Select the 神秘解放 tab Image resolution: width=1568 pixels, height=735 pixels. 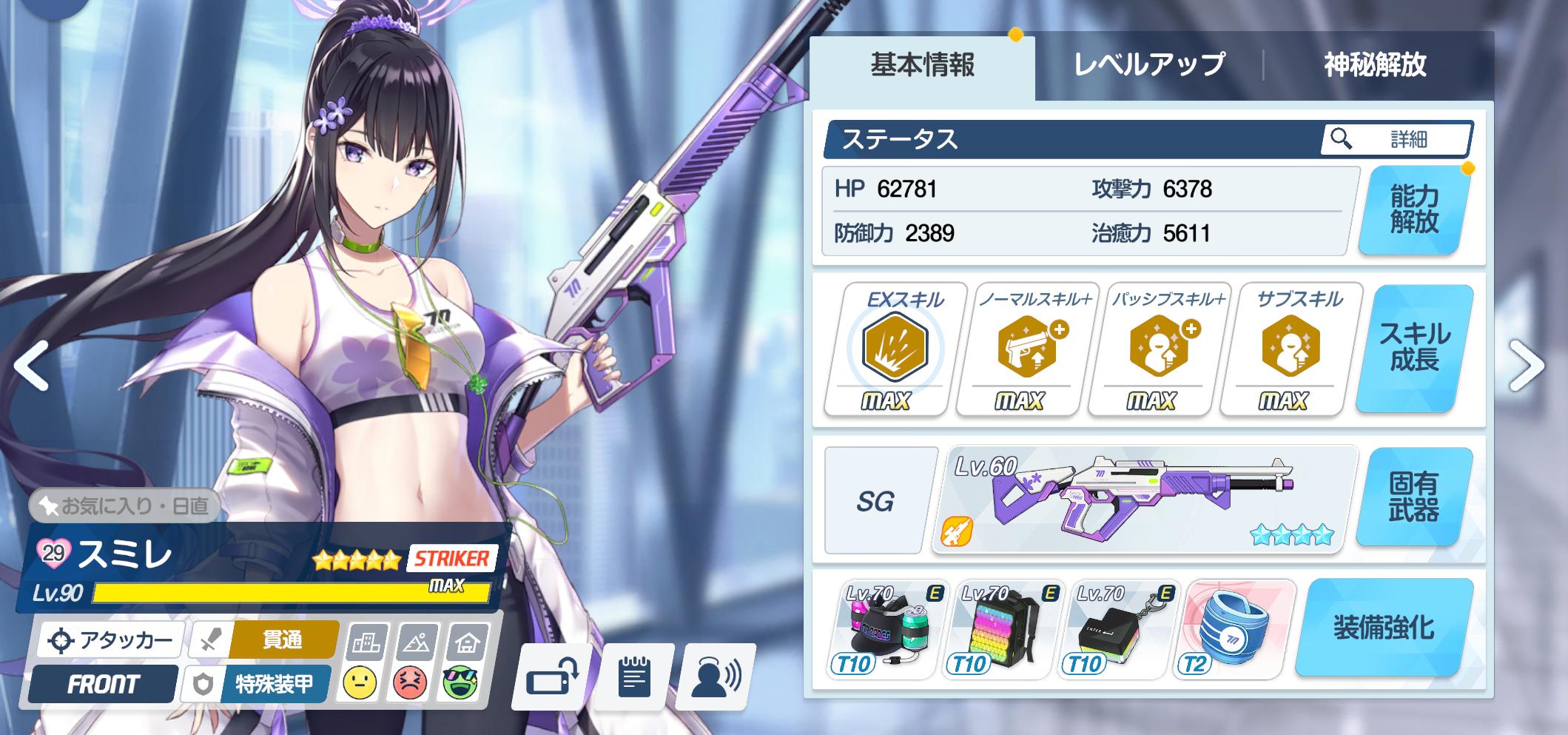(x=1375, y=66)
